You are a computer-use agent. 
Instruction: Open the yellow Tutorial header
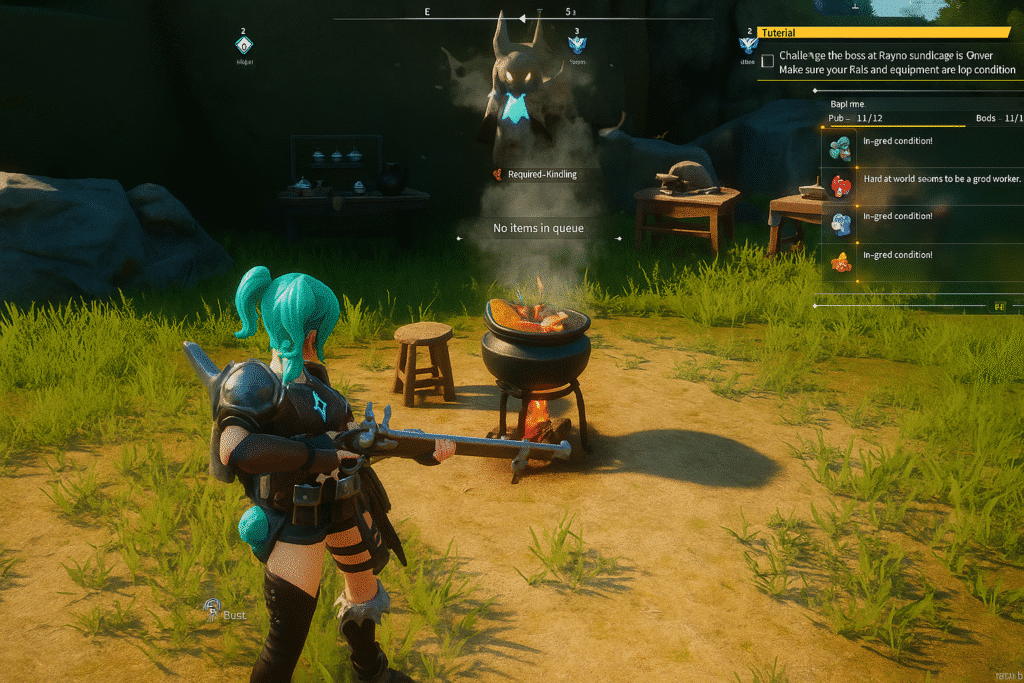coord(883,33)
